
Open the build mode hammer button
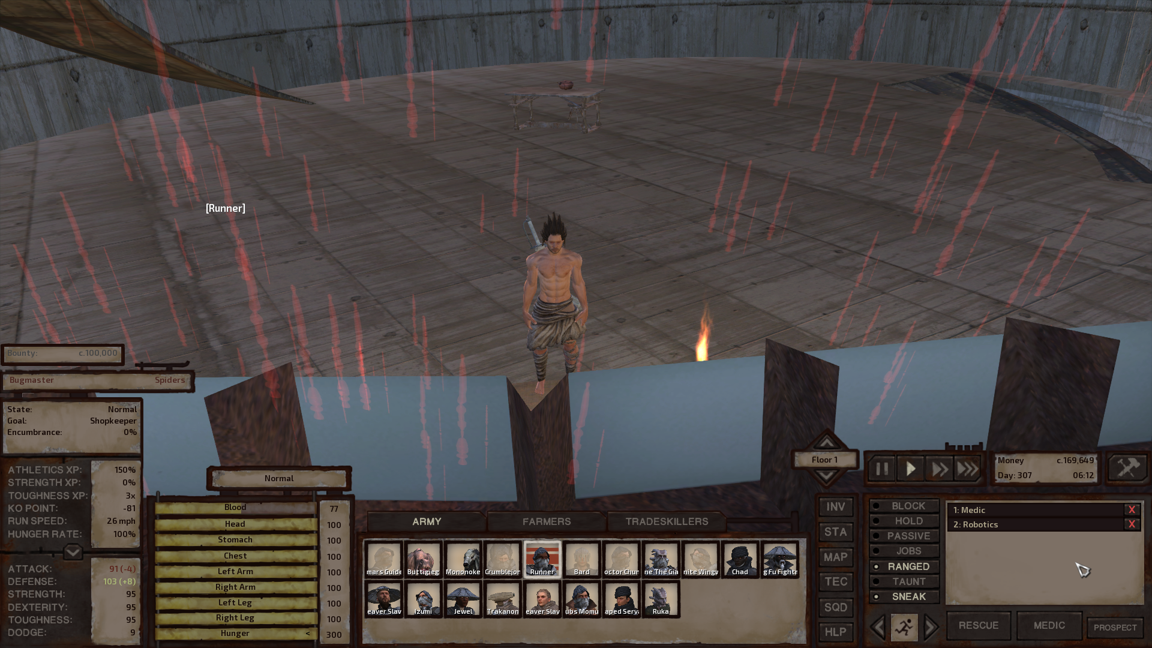click(1127, 467)
